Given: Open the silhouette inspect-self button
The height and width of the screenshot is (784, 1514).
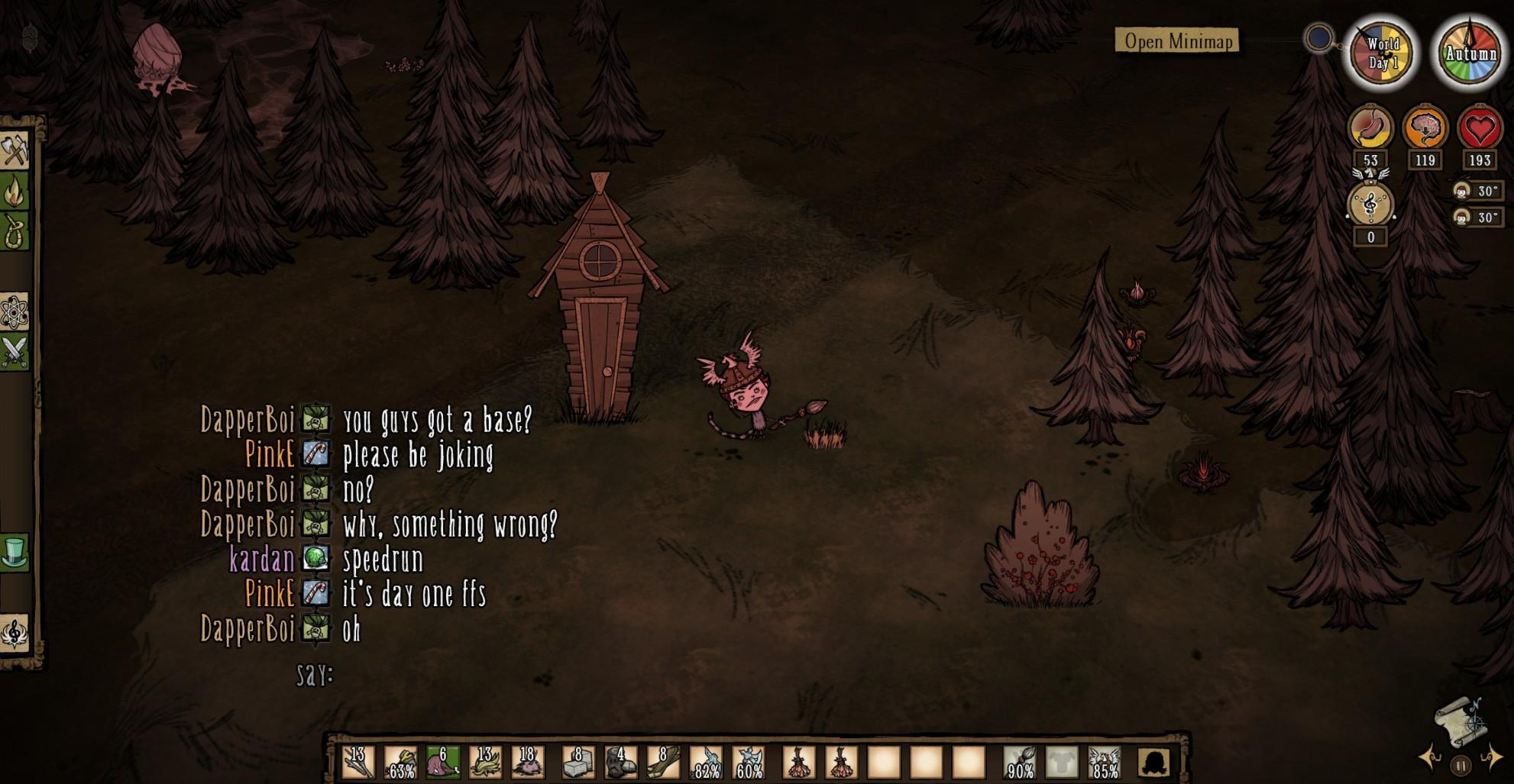Looking at the screenshot, I should [1155, 762].
